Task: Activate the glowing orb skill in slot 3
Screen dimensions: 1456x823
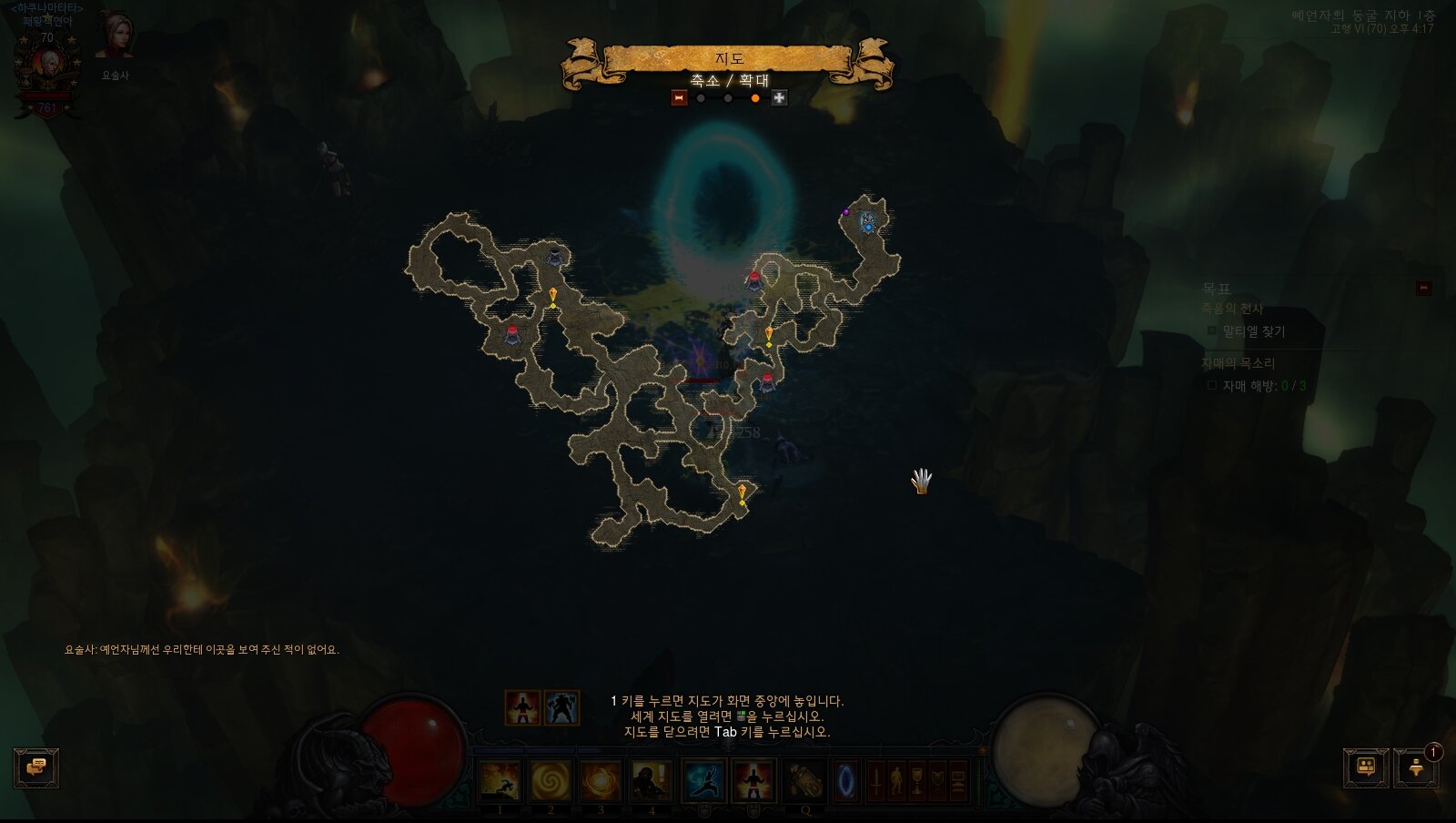Action: [x=601, y=781]
